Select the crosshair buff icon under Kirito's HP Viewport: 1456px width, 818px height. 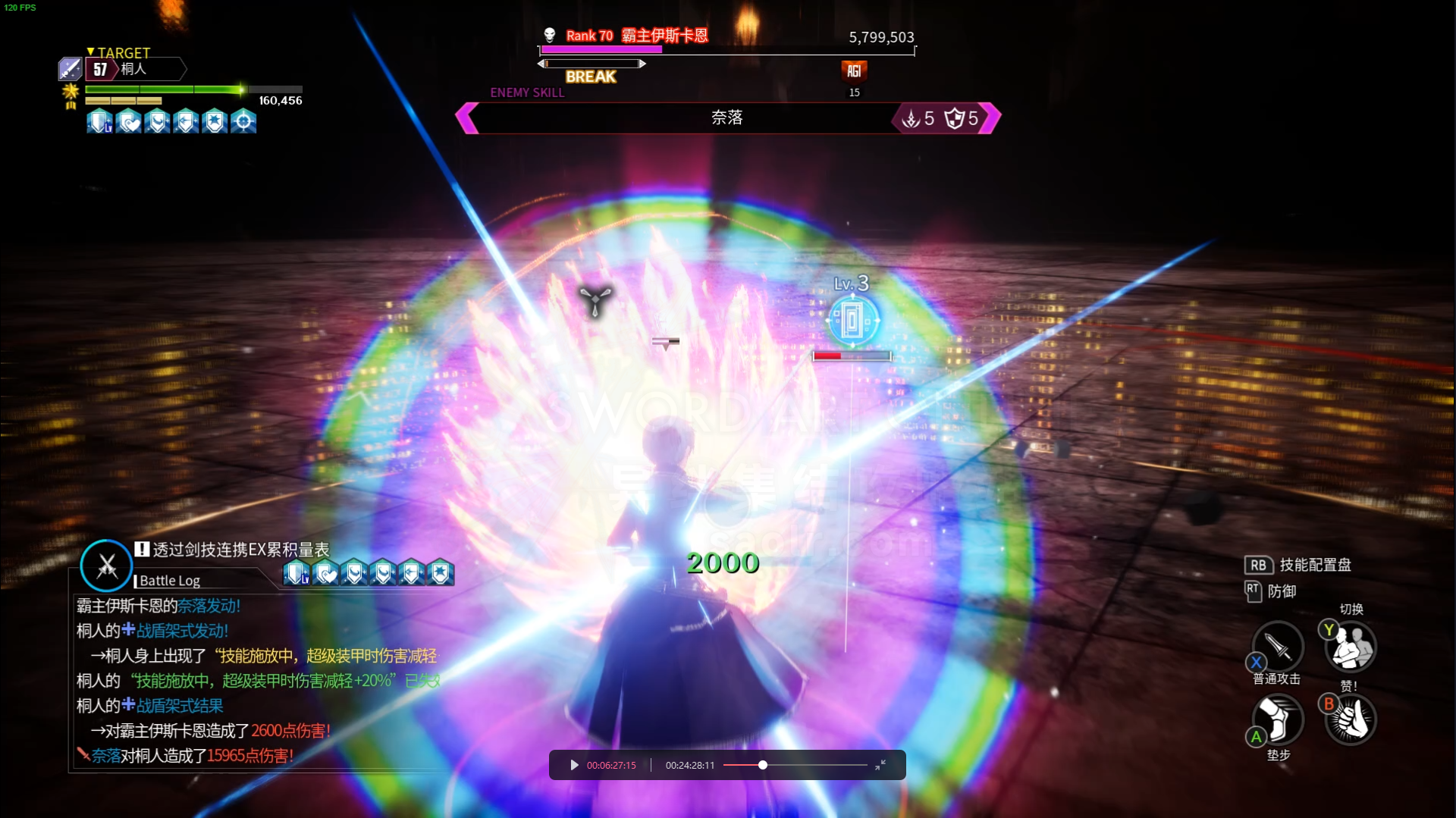(x=243, y=121)
